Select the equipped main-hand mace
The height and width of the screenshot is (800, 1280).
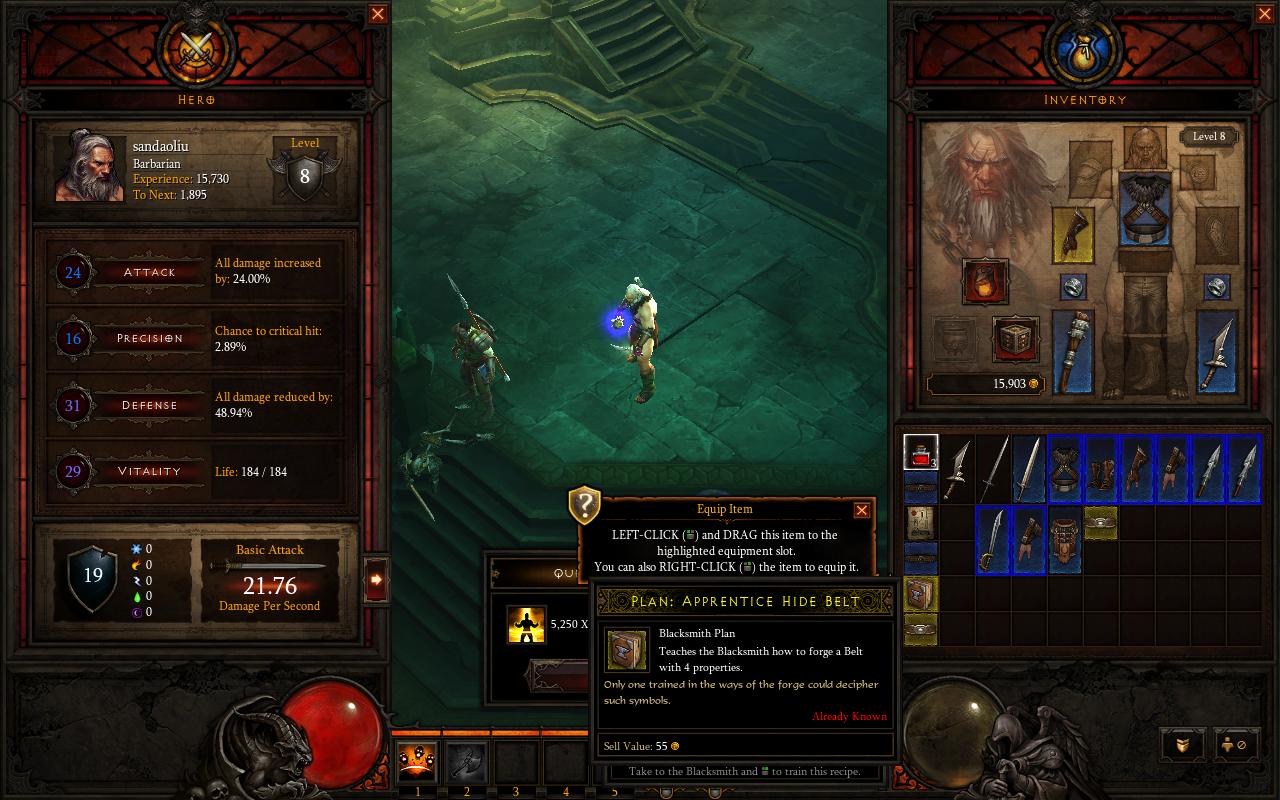pyautogui.click(x=1073, y=350)
